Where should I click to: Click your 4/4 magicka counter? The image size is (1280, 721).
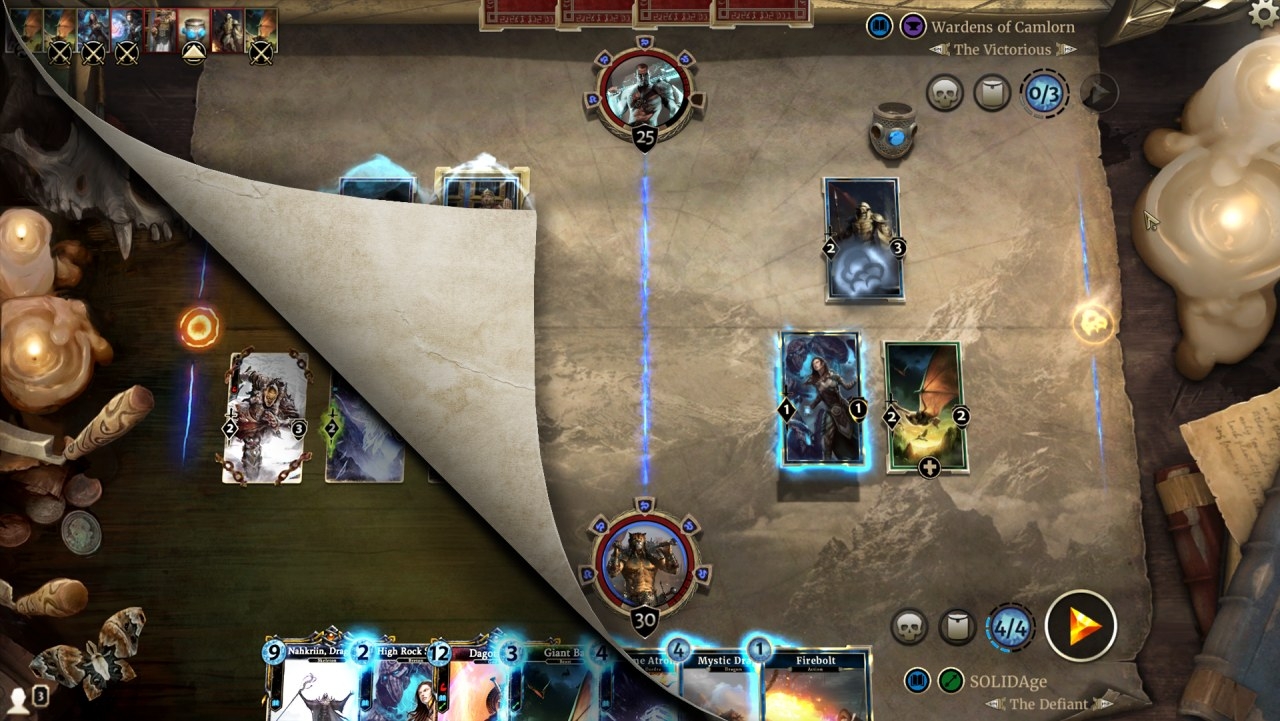[1010, 628]
